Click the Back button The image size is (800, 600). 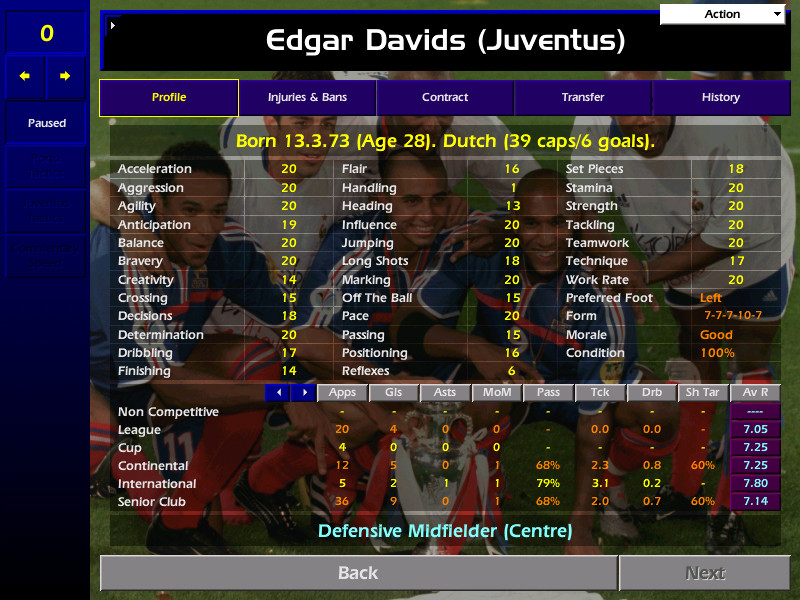click(358, 573)
